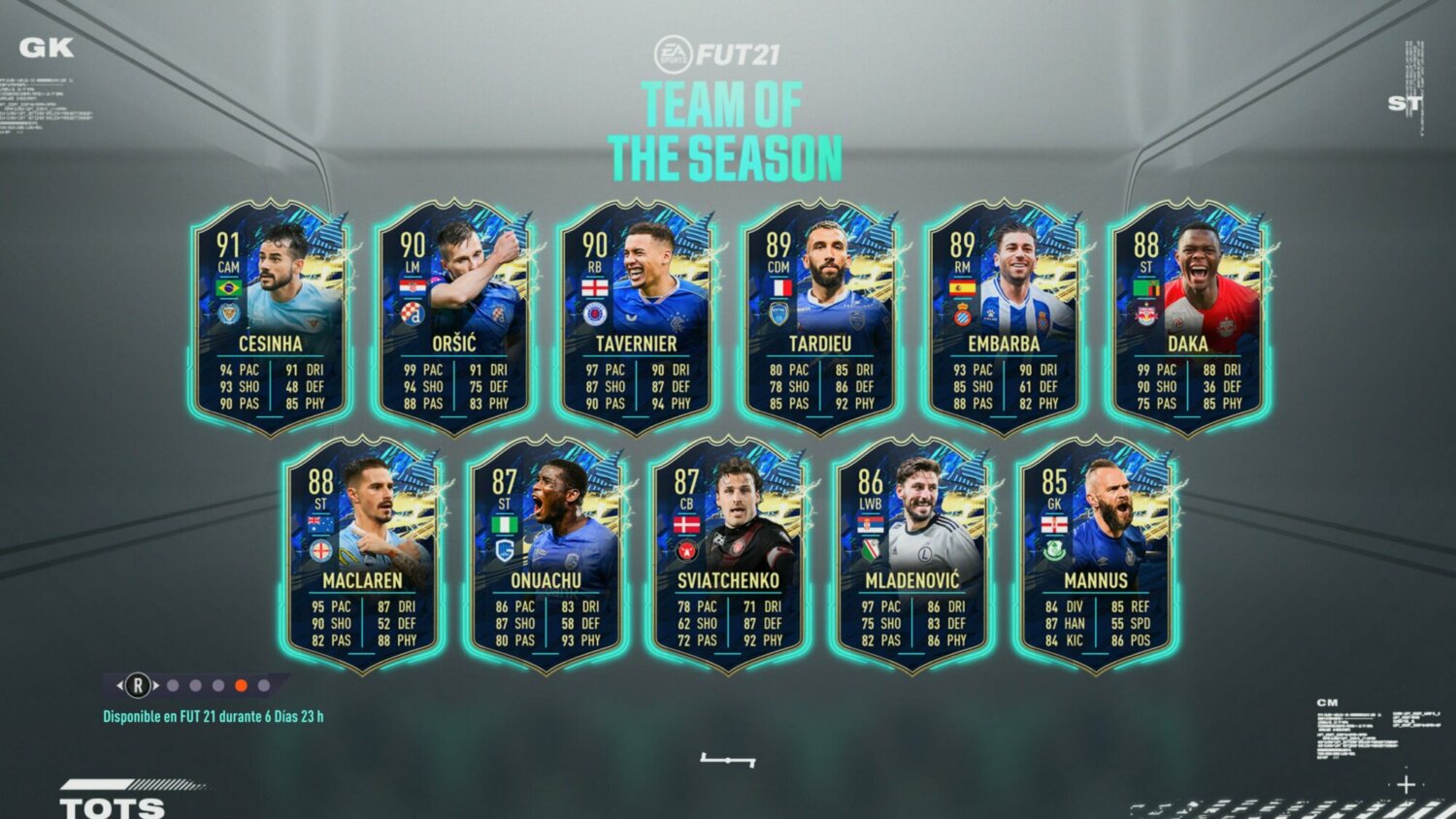Click the left arrow beside the R button
Image resolution: width=1456 pixels, height=819 pixels.
tap(120, 686)
